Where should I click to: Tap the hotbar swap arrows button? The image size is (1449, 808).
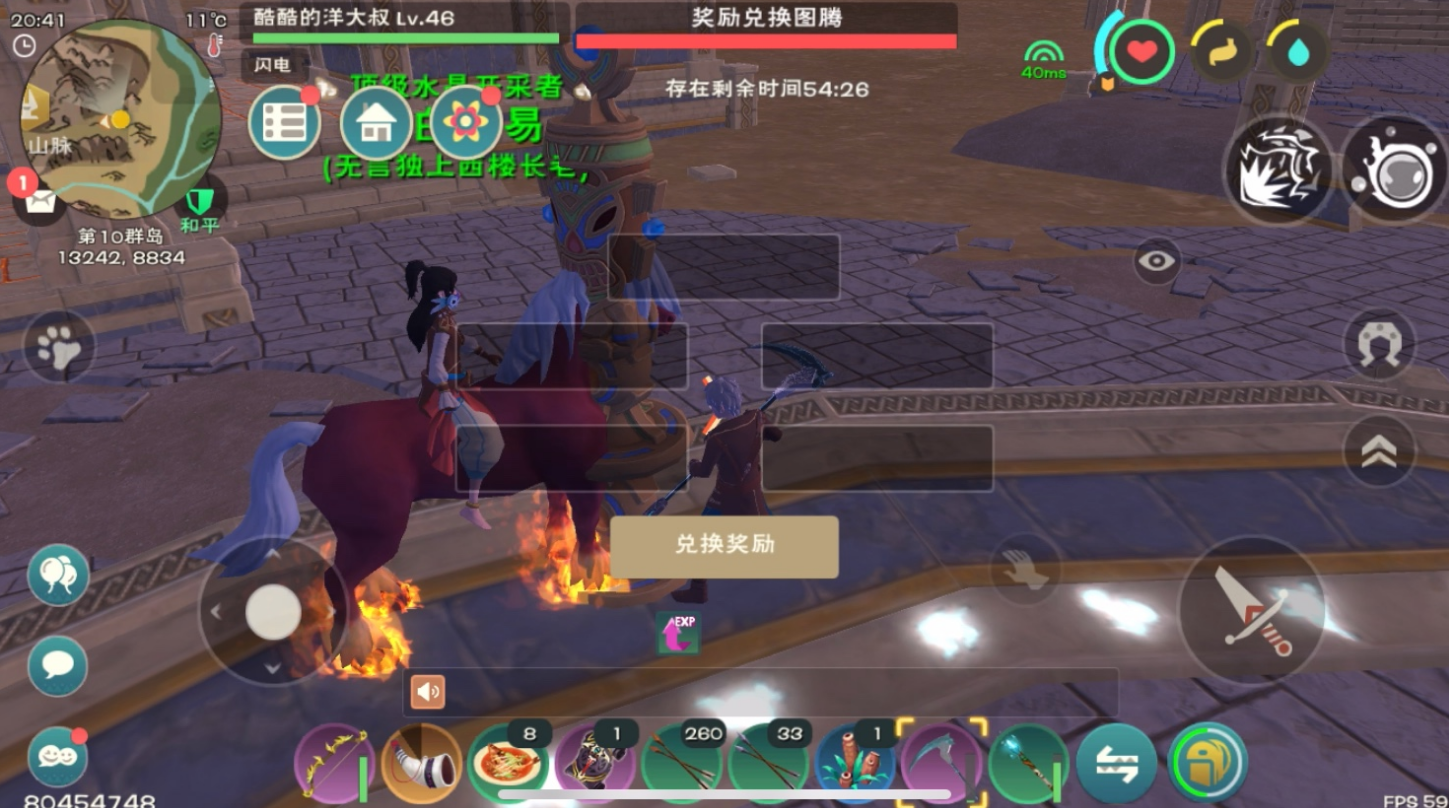[x=1117, y=764]
